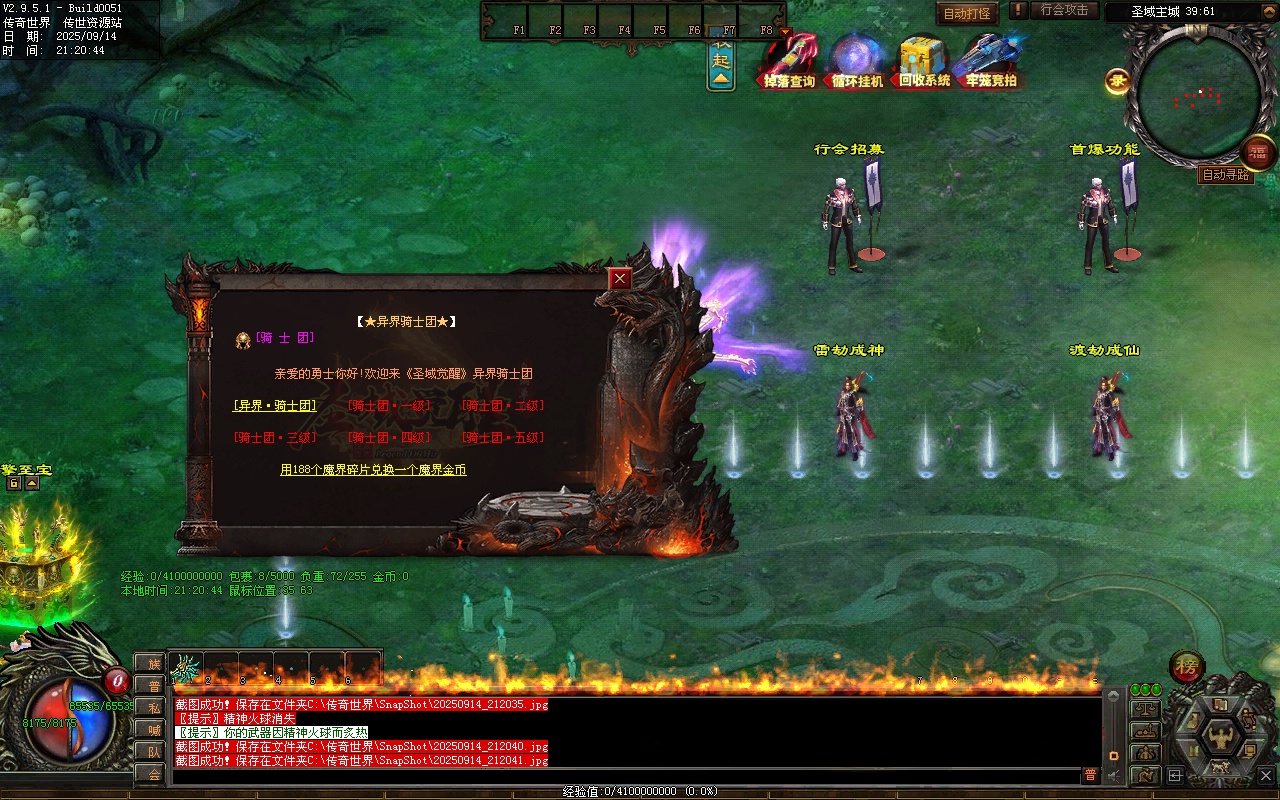This screenshot has height=800, width=1280.
Task: Open the 回收系统 recycling chest
Action: [923, 60]
